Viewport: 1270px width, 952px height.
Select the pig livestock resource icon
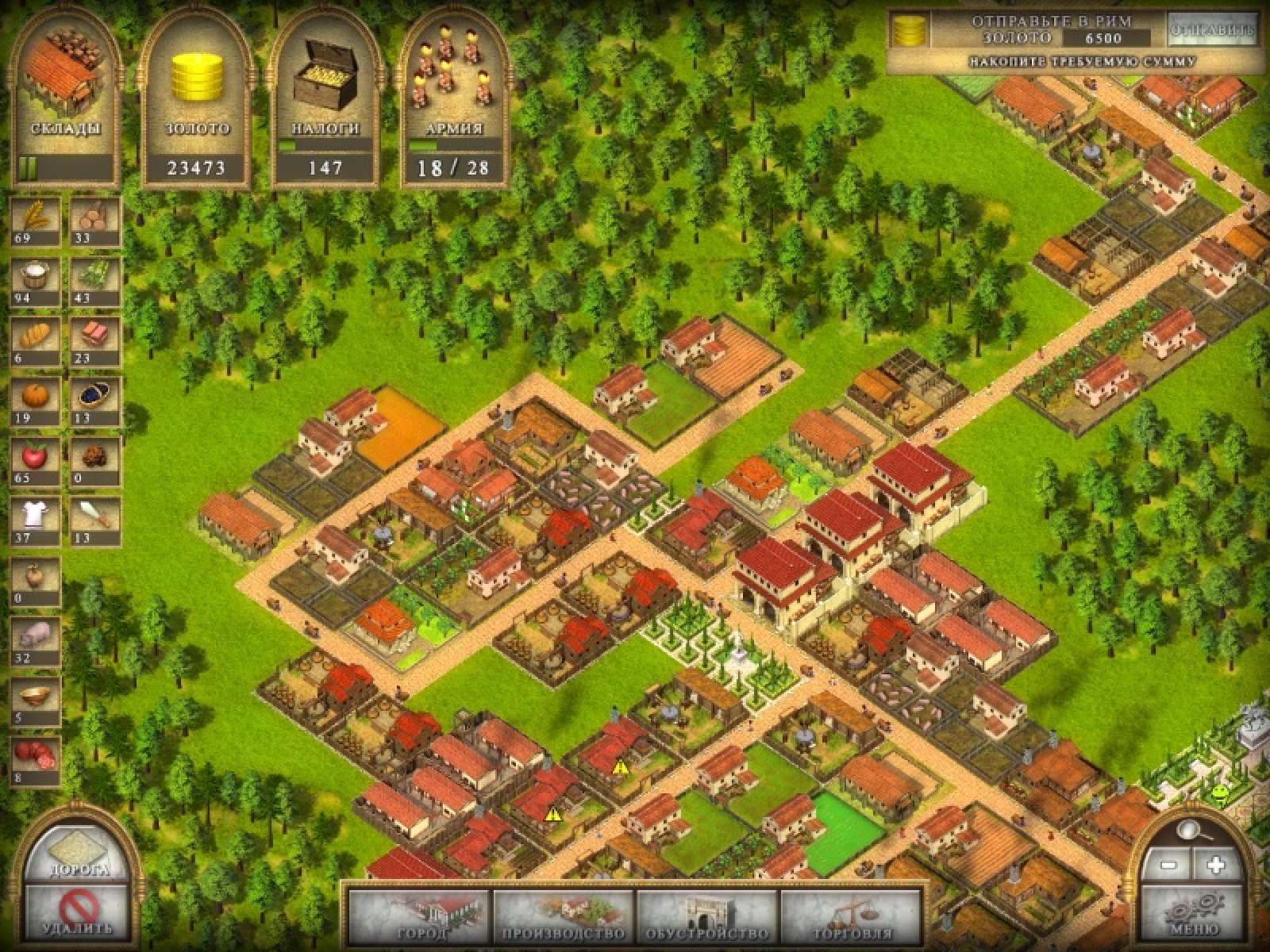[35, 639]
